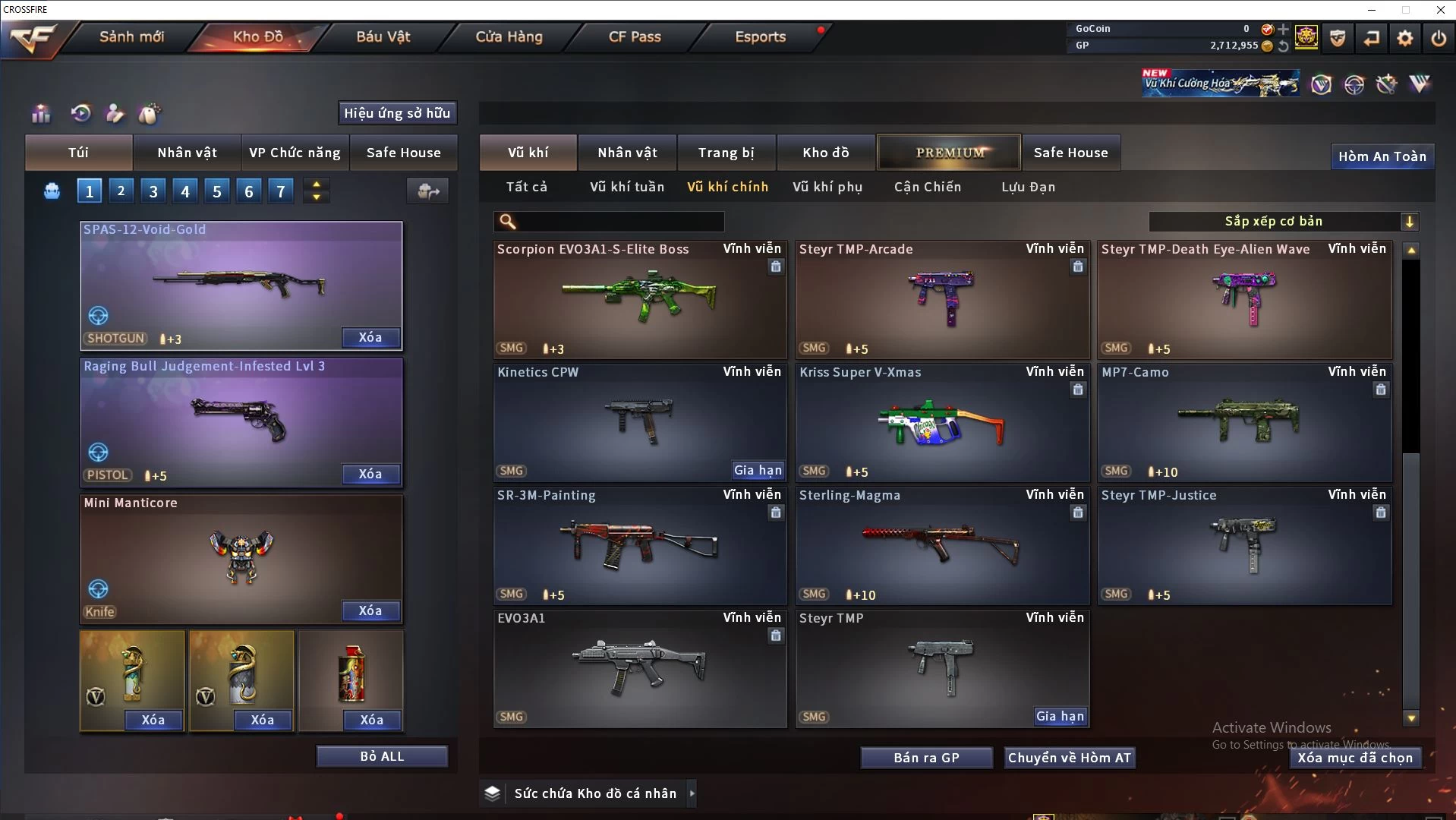
Task: Switch to the Nhân vật bag tab
Action: coord(187,153)
